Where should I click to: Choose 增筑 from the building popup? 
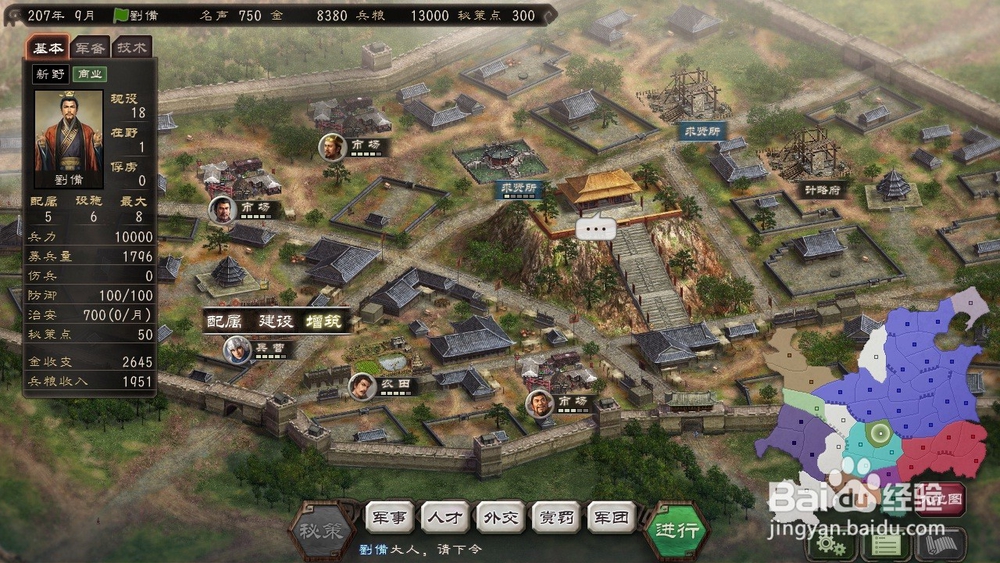(x=324, y=320)
